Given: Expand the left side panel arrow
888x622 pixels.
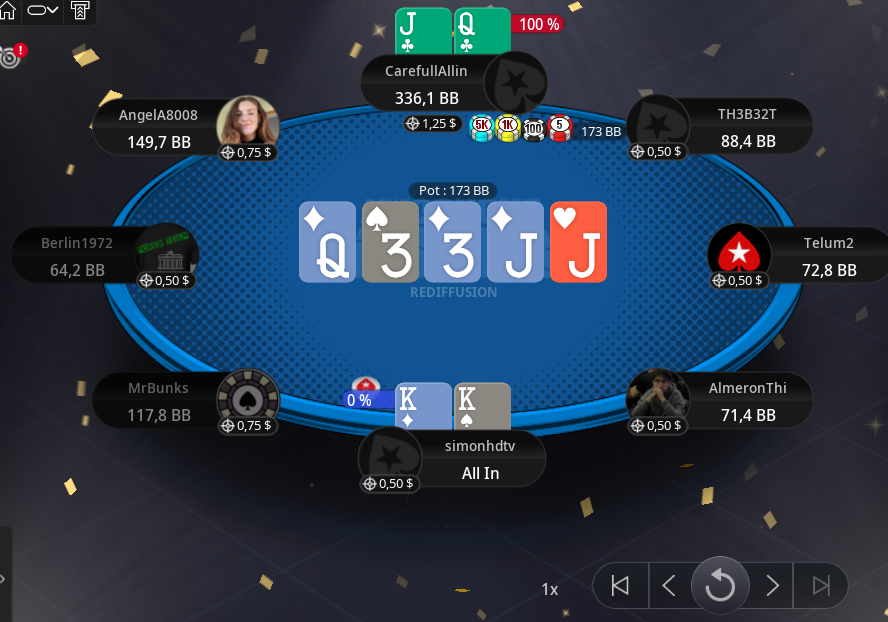Looking at the screenshot, I should pyautogui.click(x=4, y=578).
